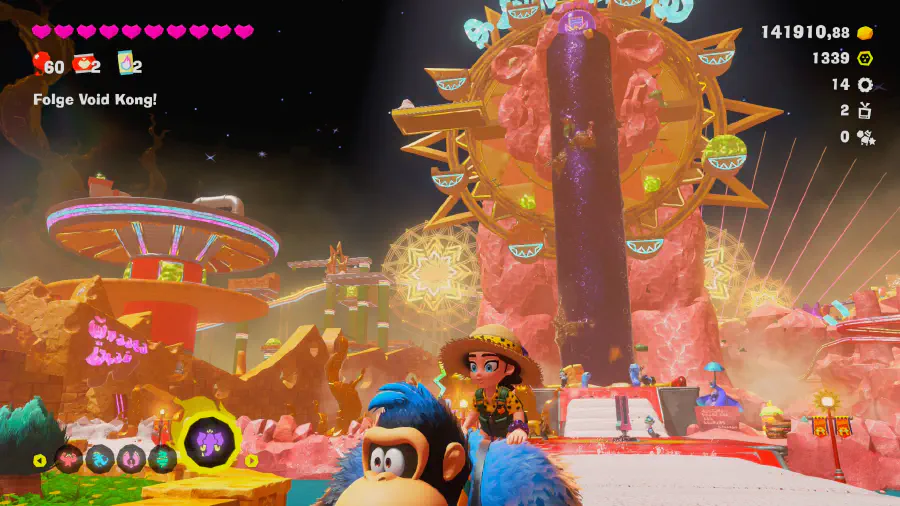900x506 pixels.
Task: Click the yellow hexagon Banandium chip icon
Action: pos(865,58)
